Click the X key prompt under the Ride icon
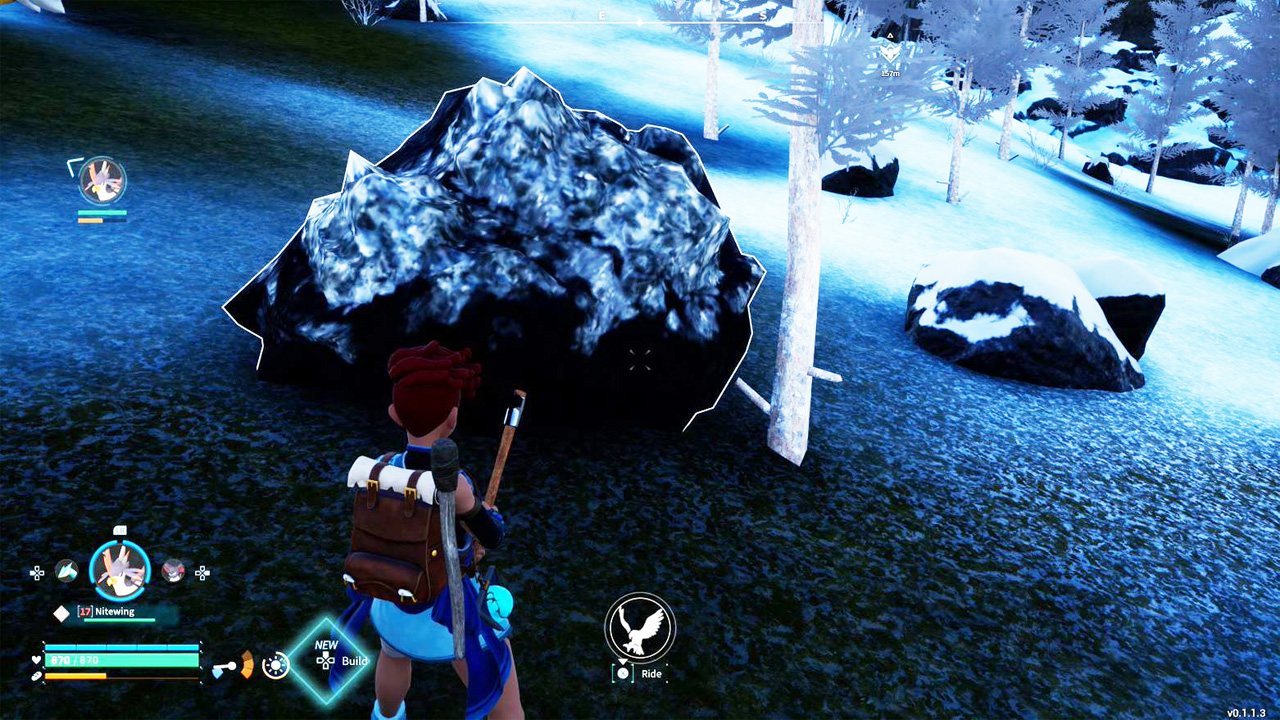 point(623,673)
